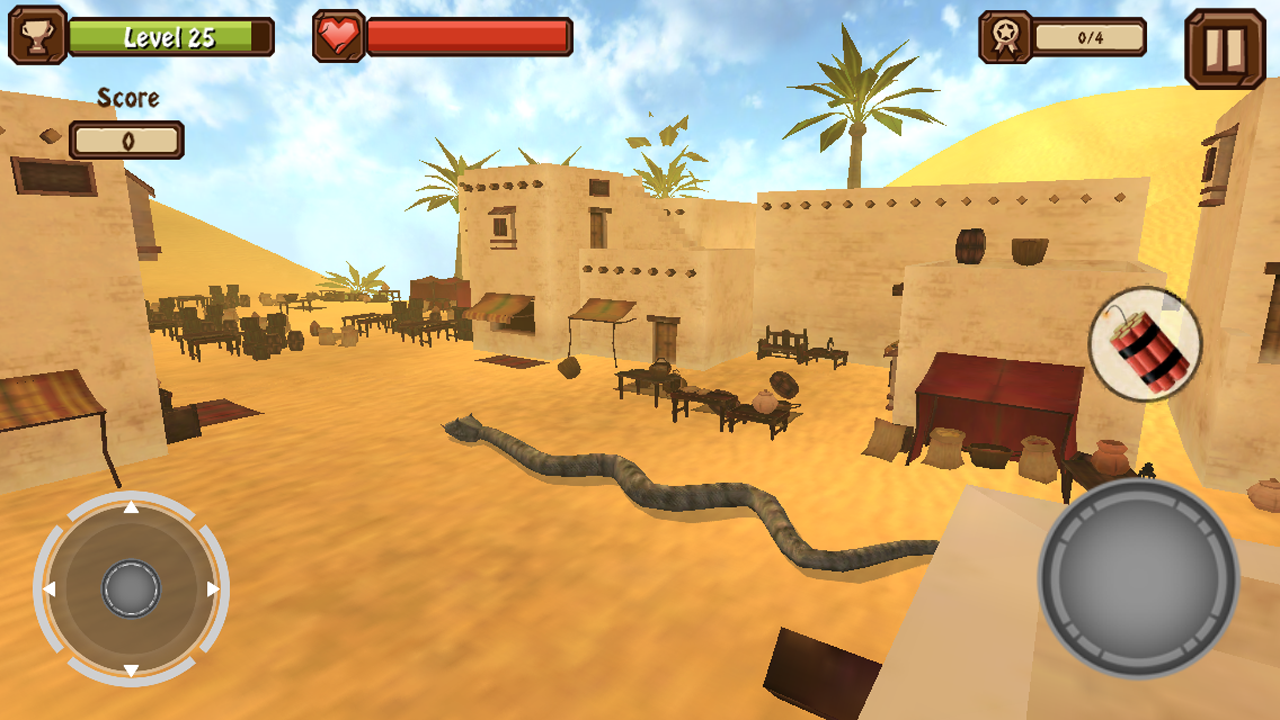Tap the heart icon next to health bar
This screenshot has width=1280, height=720.
pos(336,35)
